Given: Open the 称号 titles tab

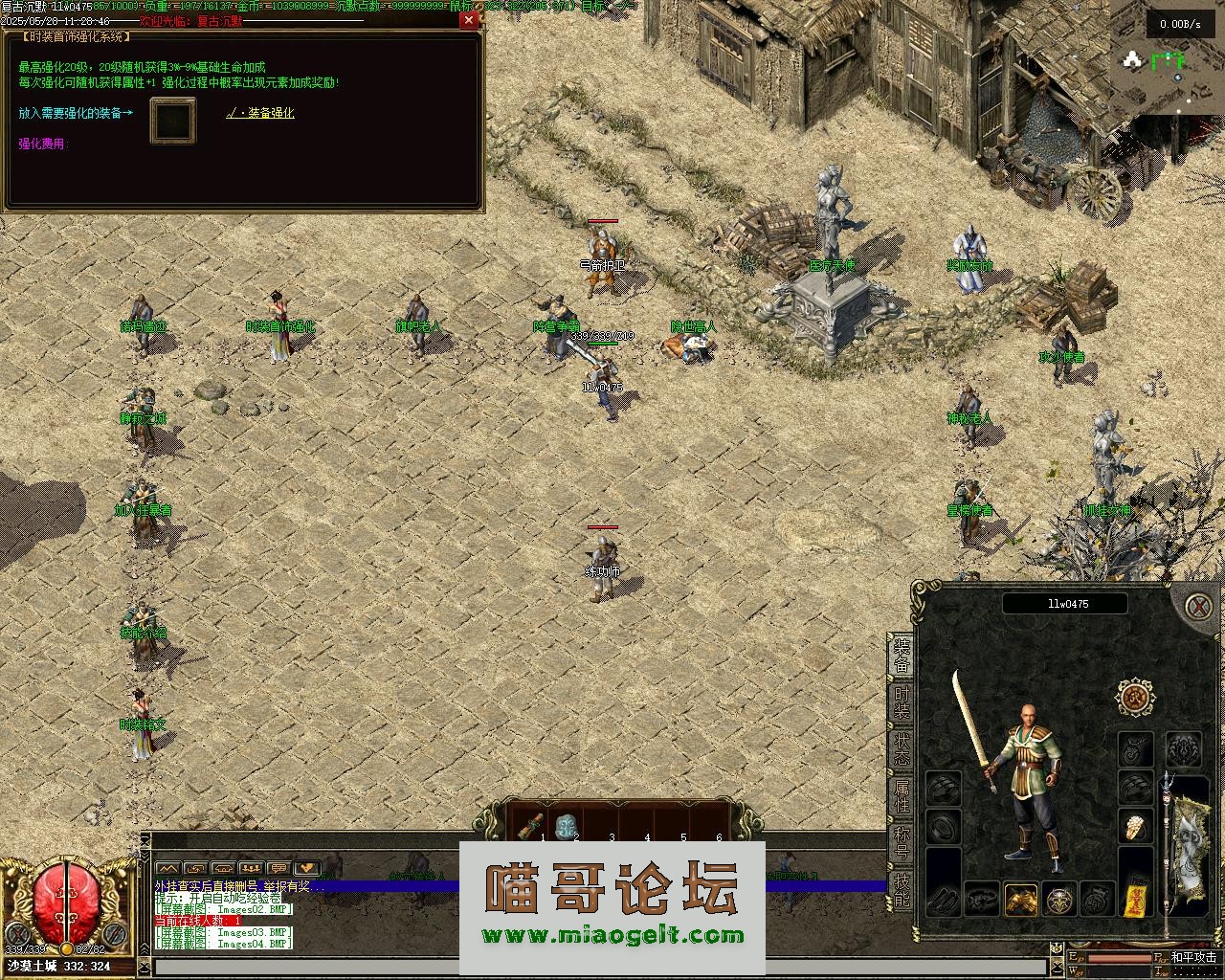Looking at the screenshot, I should coord(902,841).
